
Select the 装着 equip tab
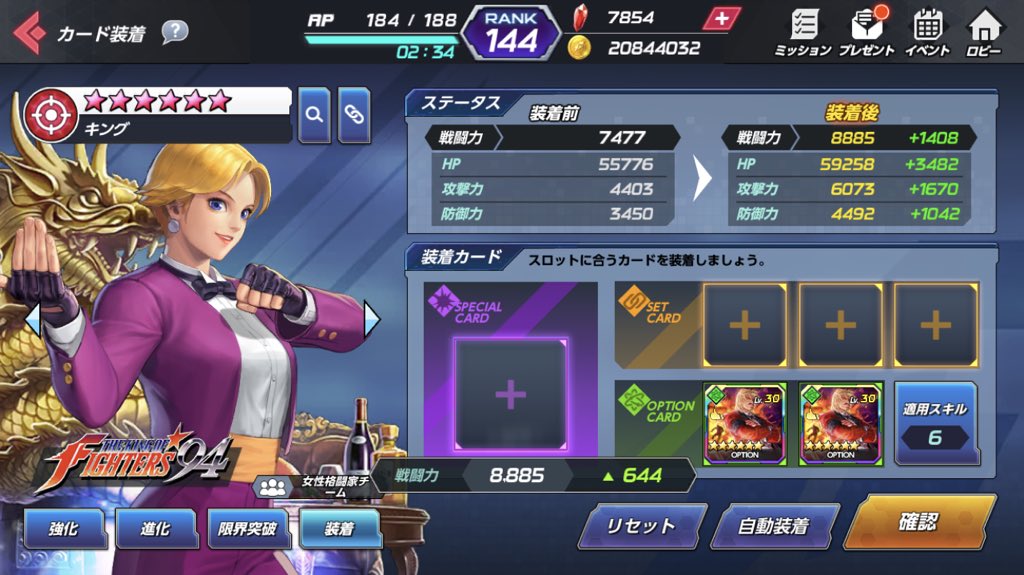click(339, 529)
